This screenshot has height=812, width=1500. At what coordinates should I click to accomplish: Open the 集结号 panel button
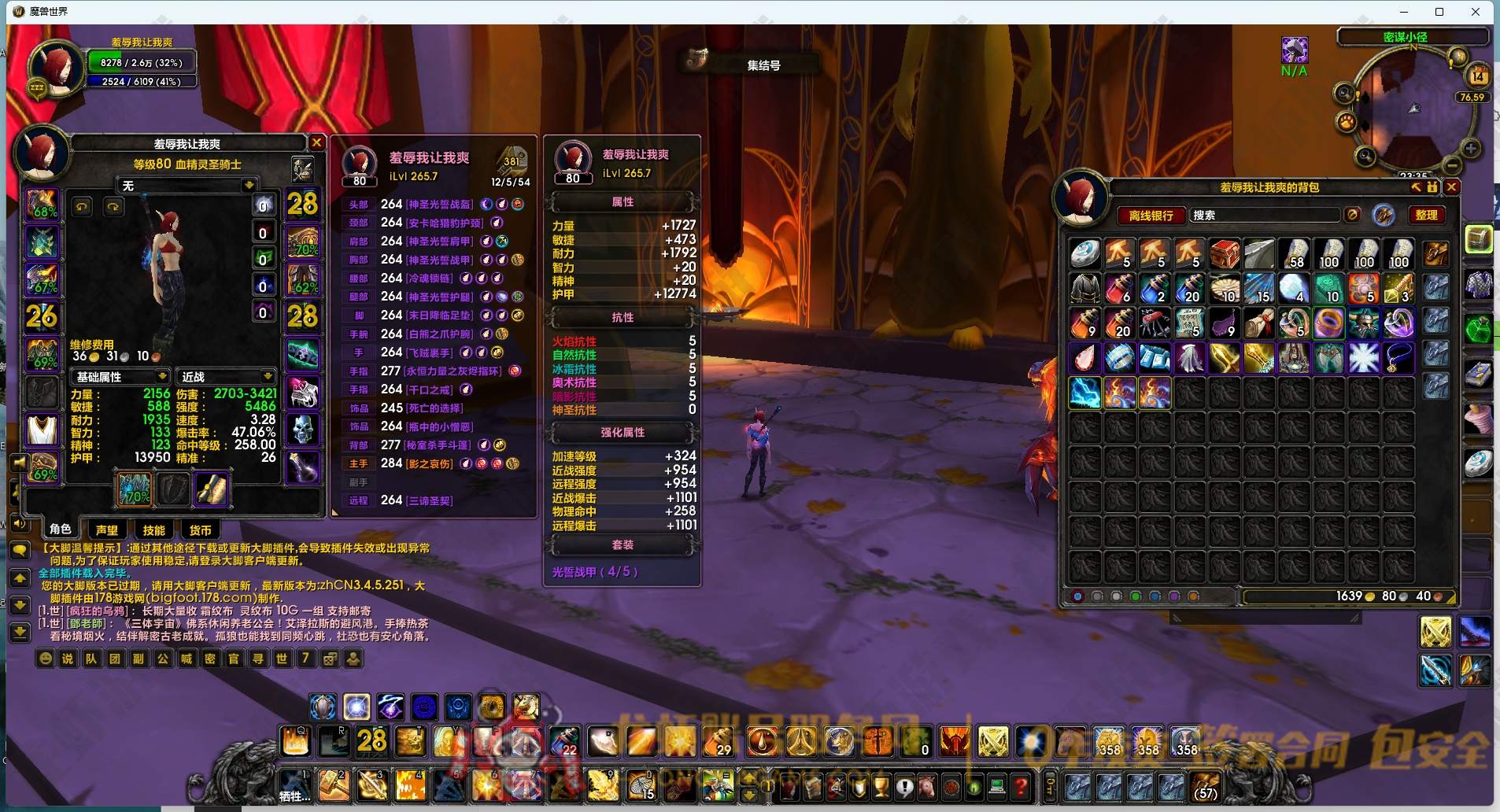coord(763,65)
